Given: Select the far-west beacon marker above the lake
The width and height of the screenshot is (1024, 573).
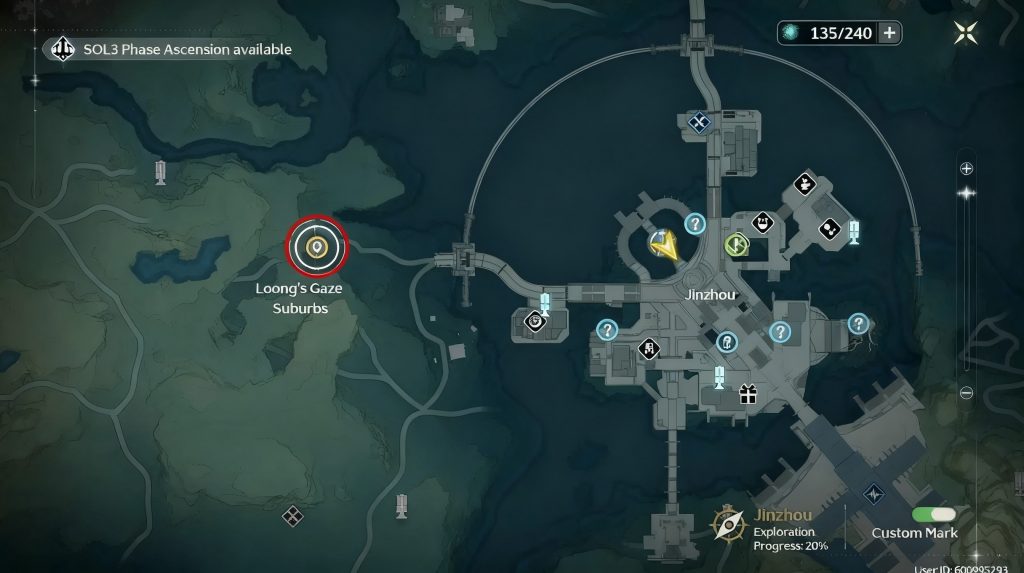Looking at the screenshot, I should (160, 173).
